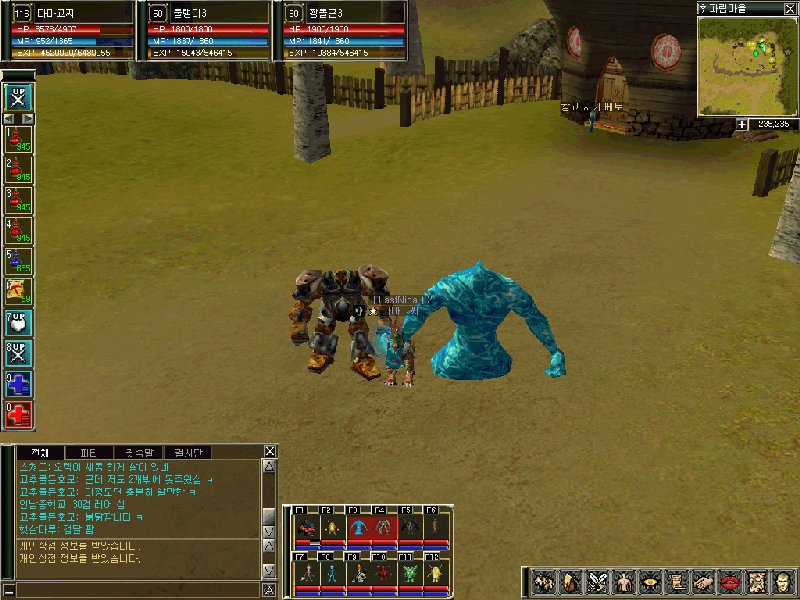Viewport: 800px width, 600px height.
Task: Use the blue potion in quickslot 5
Action: click(19, 261)
